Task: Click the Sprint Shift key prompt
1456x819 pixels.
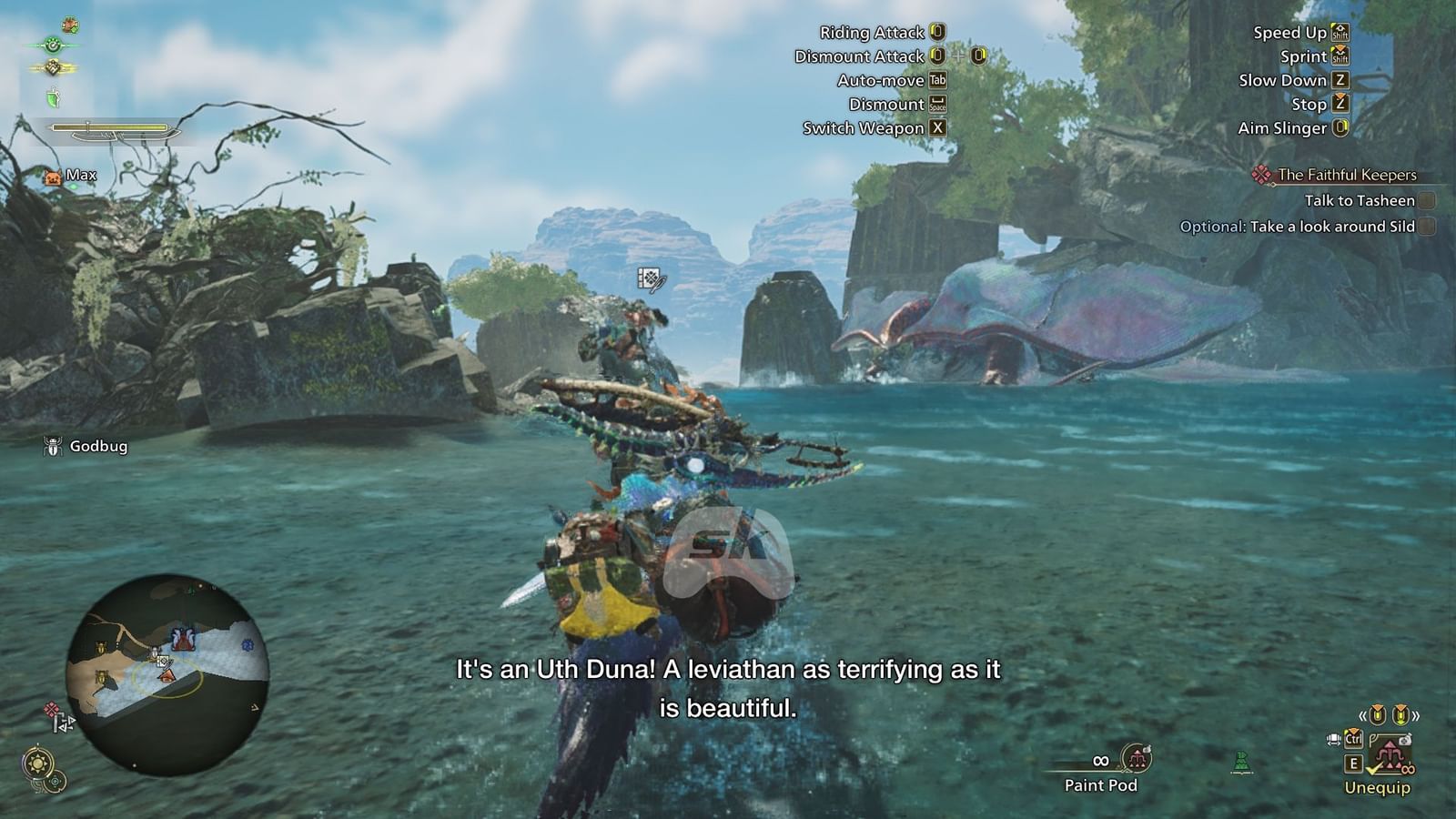Action: coord(1341,56)
